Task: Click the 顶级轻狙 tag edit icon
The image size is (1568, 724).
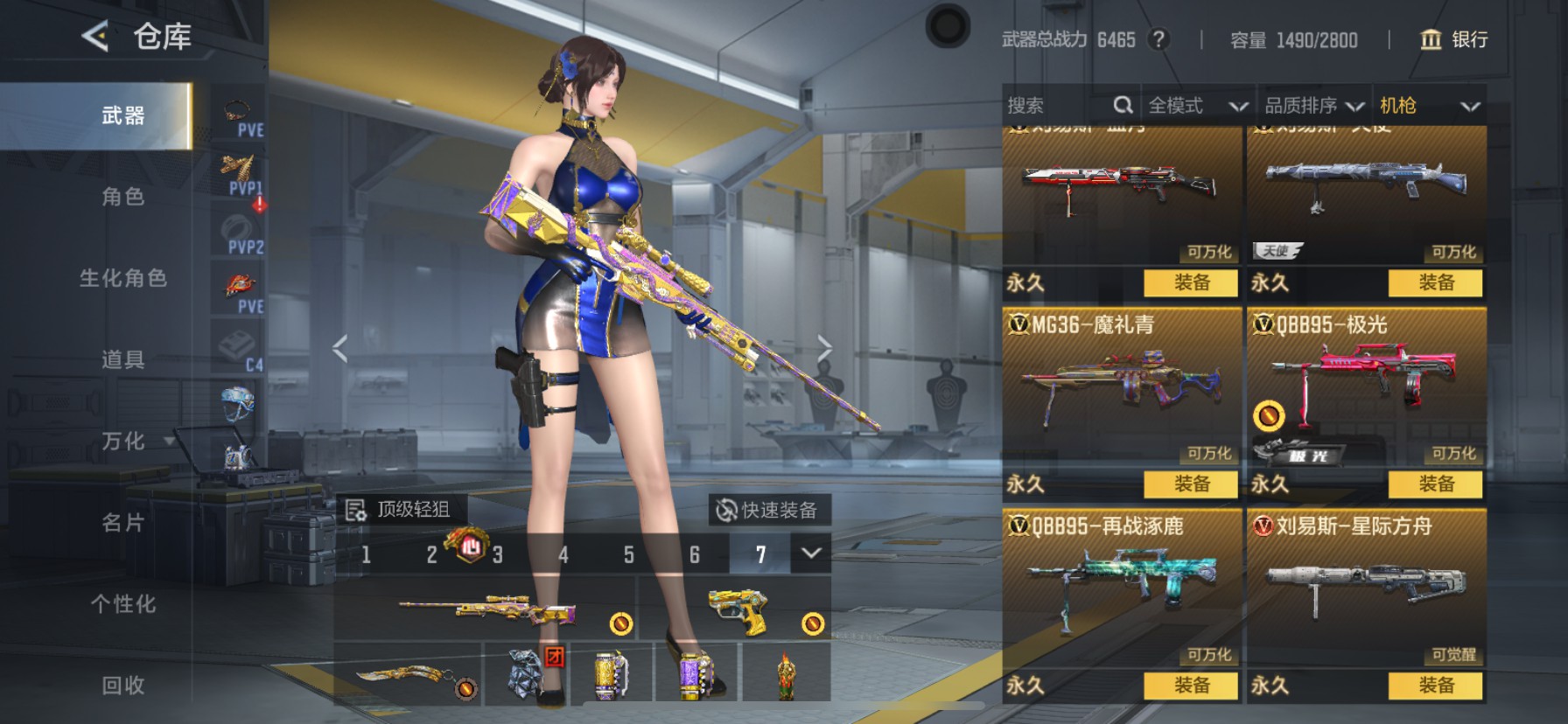Action: [x=355, y=509]
